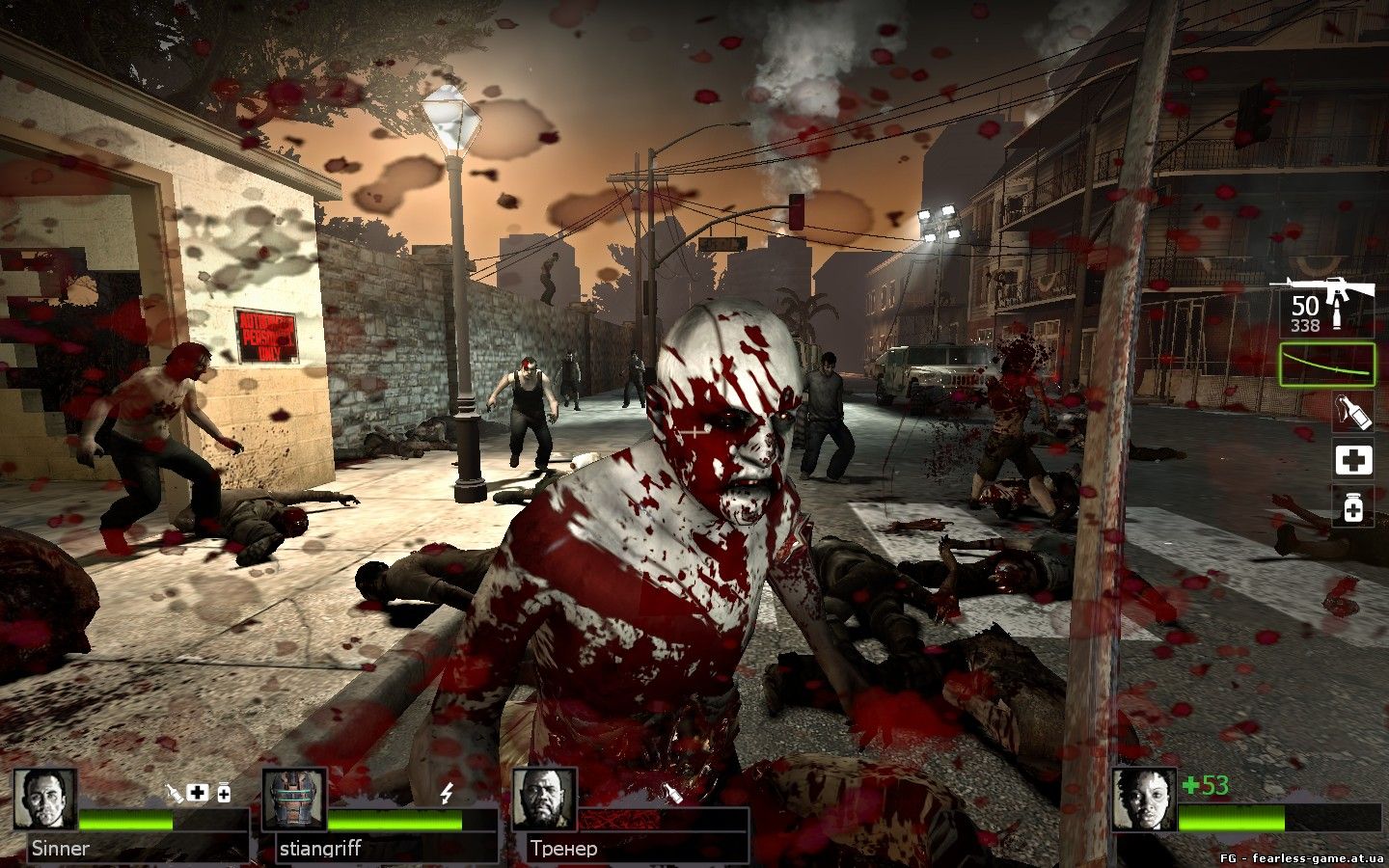Screen dimensions: 1389x868
Task: Click Sinner's first aid kit indicator
Action: [x=198, y=793]
